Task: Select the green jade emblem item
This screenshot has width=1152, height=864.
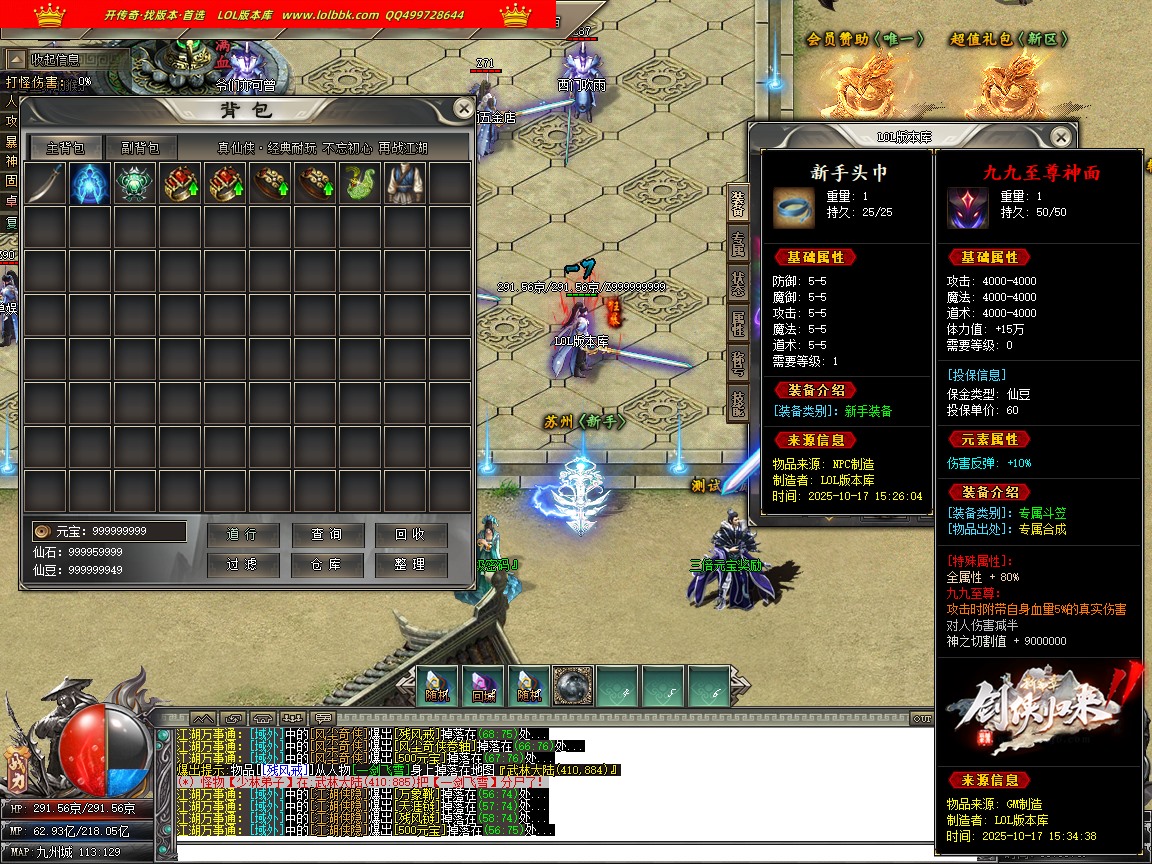Action: point(135,185)
